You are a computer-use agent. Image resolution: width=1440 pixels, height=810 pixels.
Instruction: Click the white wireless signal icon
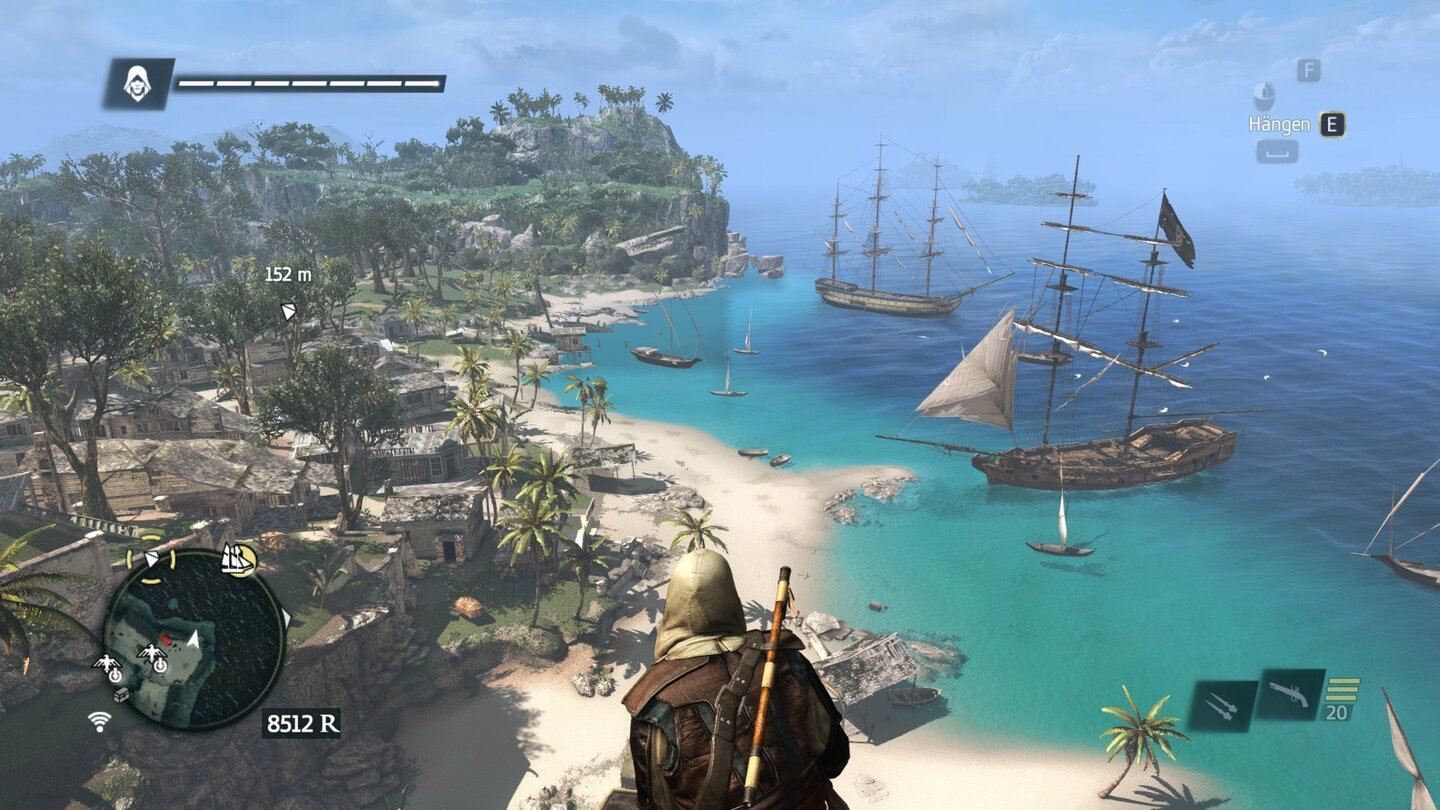click(100, 720)
